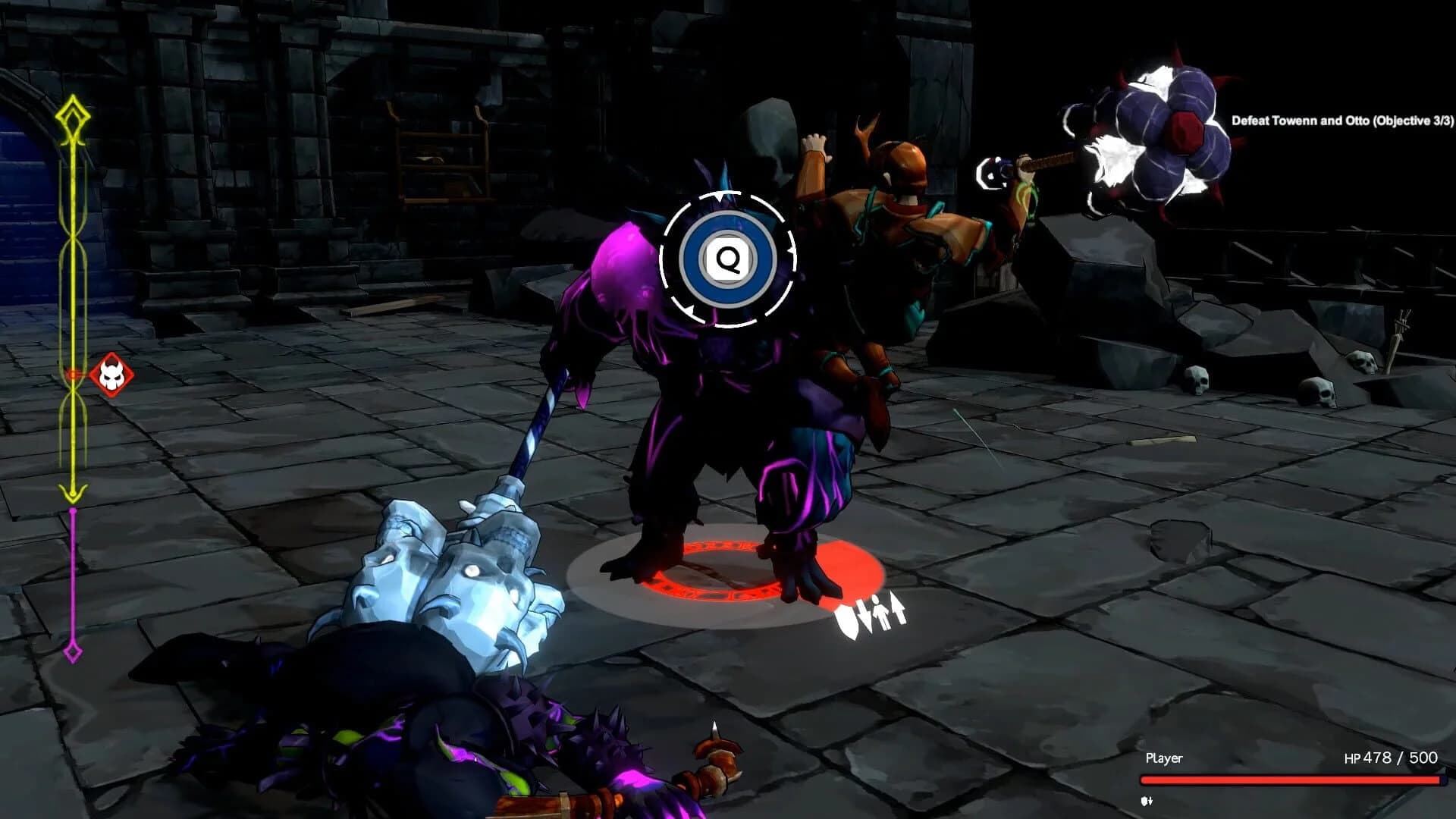The image size is (1456, 819).
Task: Click the yellow diamond at top of progress track
Action: [72, 114]
